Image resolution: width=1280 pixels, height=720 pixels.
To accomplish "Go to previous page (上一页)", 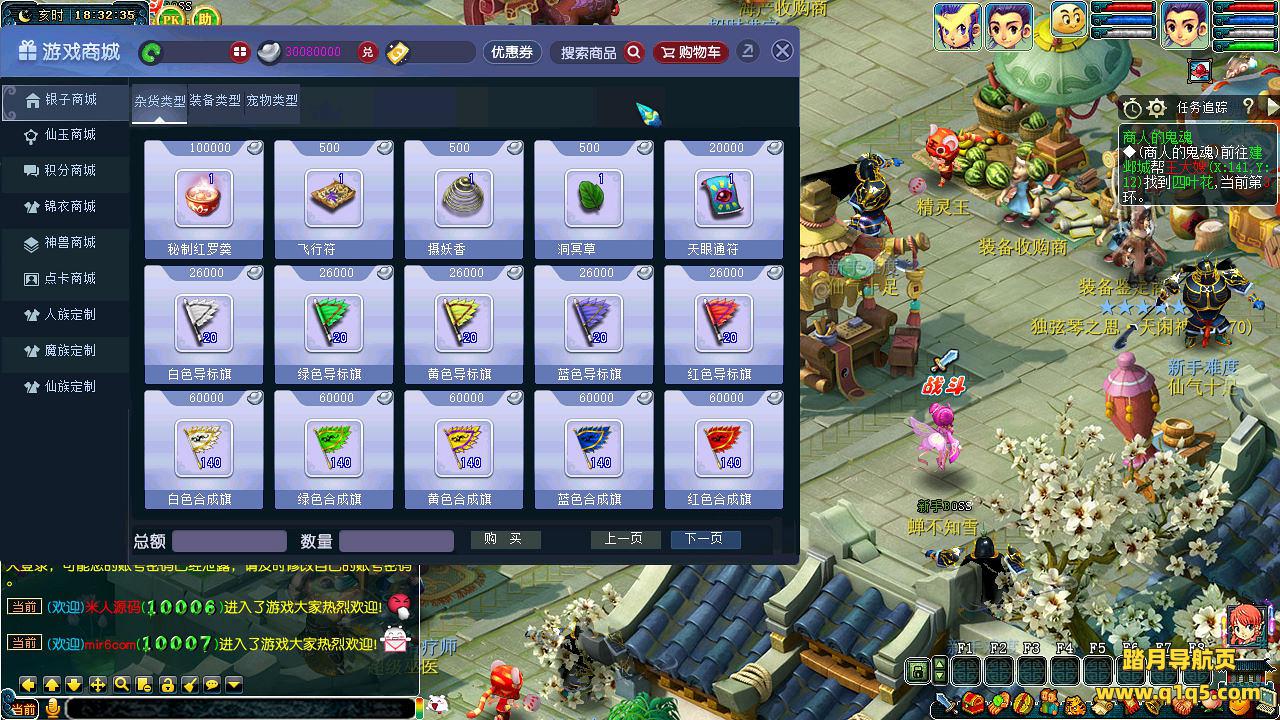I will [x=624, y=539].
